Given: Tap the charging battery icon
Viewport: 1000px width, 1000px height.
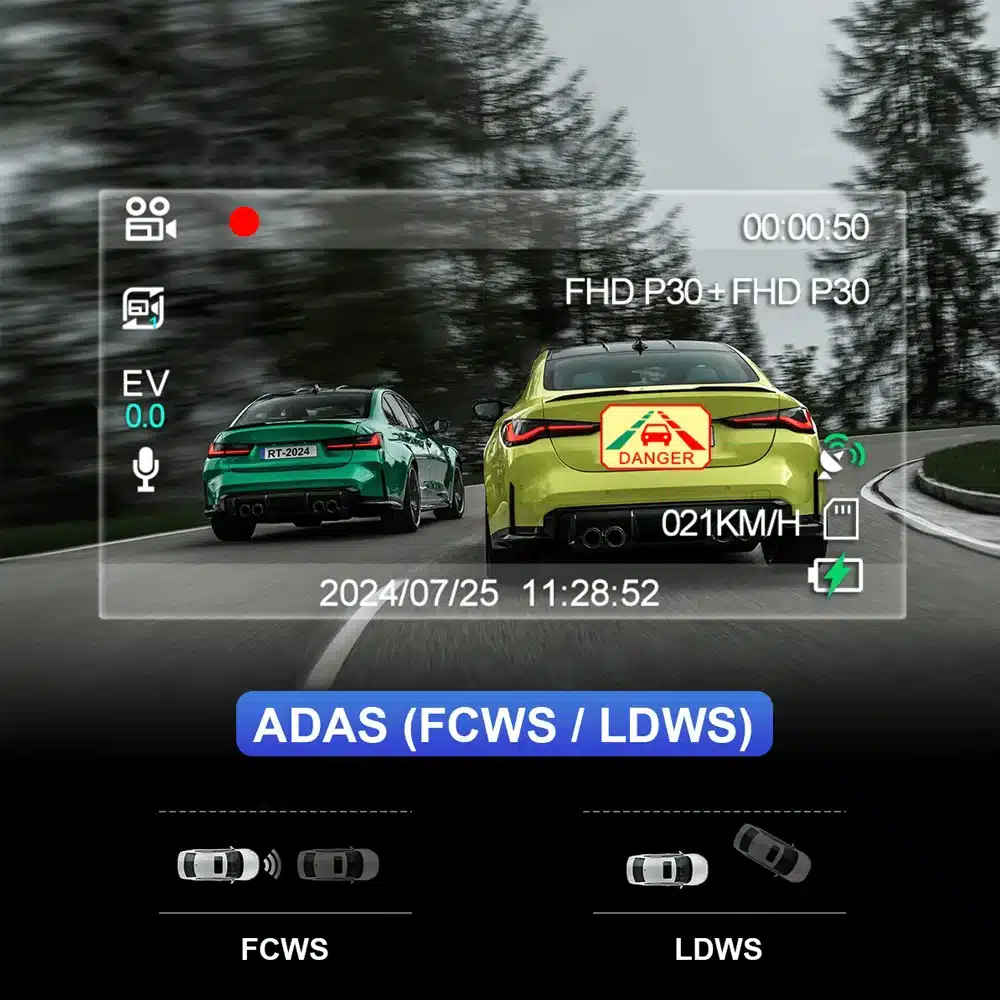Looking at the screenshot, I should coord(835,577).
